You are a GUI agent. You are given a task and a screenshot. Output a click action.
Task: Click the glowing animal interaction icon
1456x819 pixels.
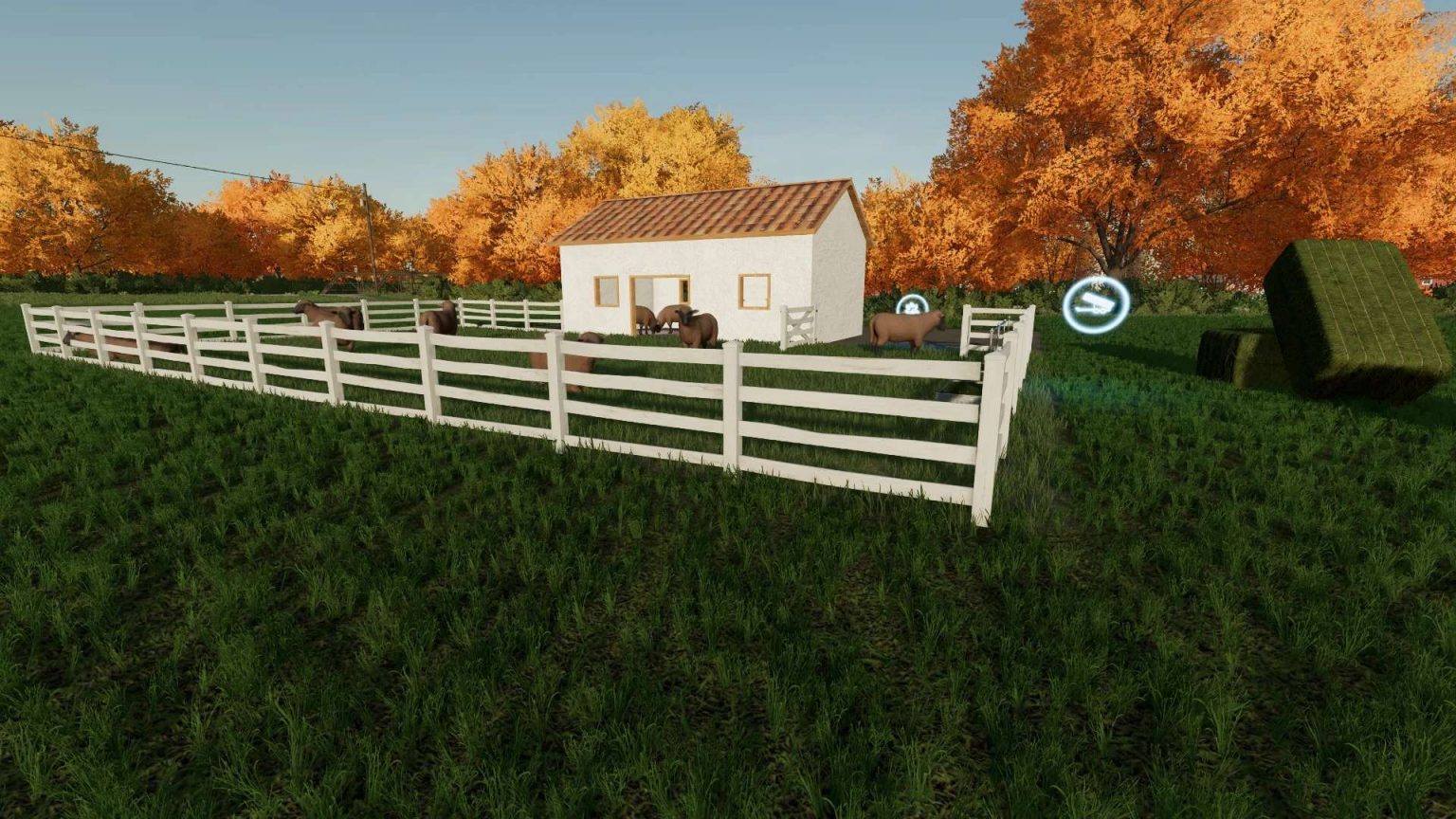910,306
